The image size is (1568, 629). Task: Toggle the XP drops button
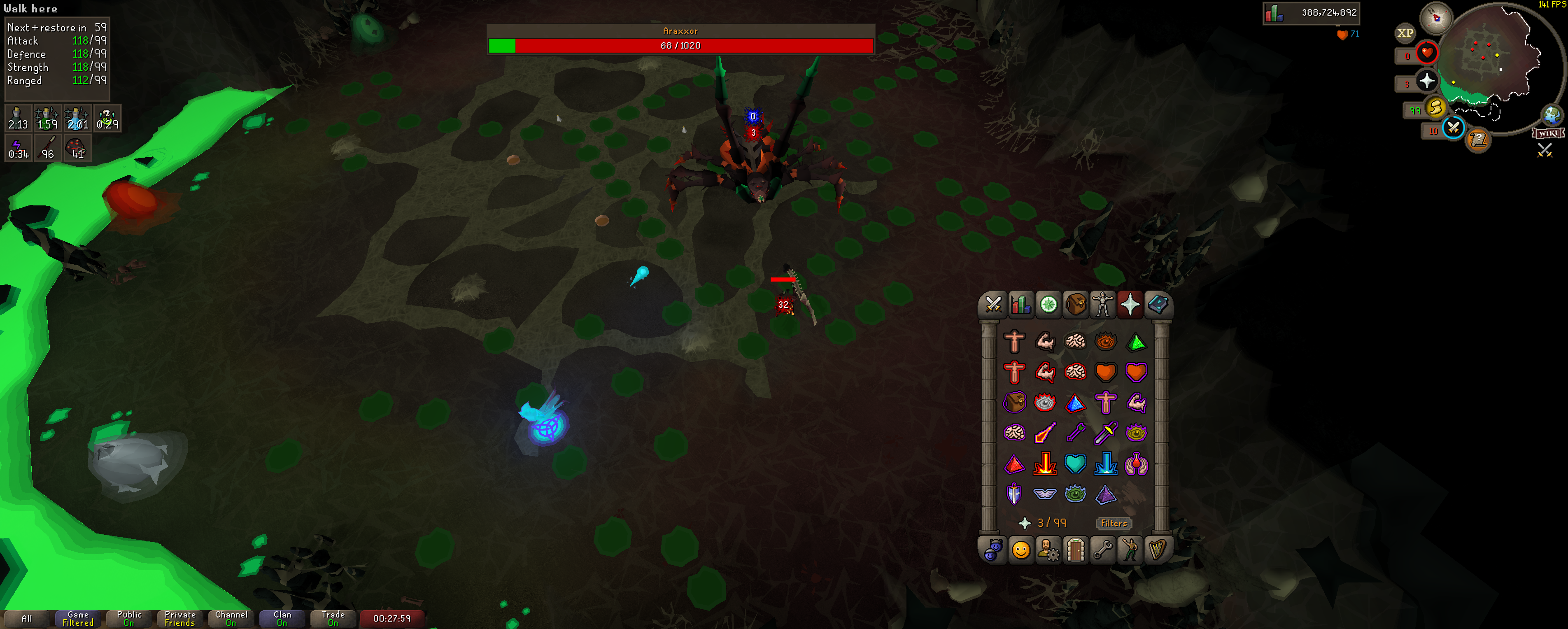point(1405,33)
